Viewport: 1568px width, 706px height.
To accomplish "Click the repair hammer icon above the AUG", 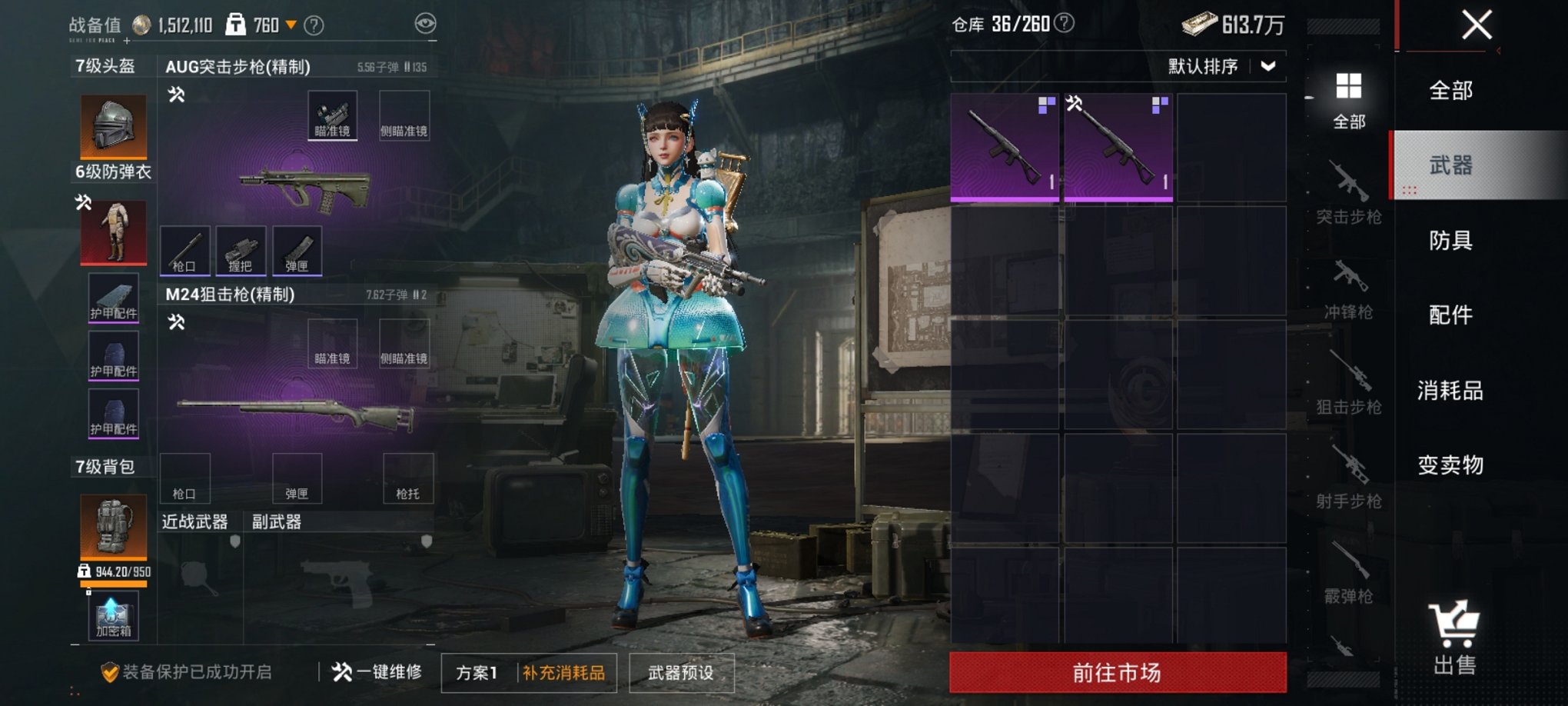I will point(175,95).
